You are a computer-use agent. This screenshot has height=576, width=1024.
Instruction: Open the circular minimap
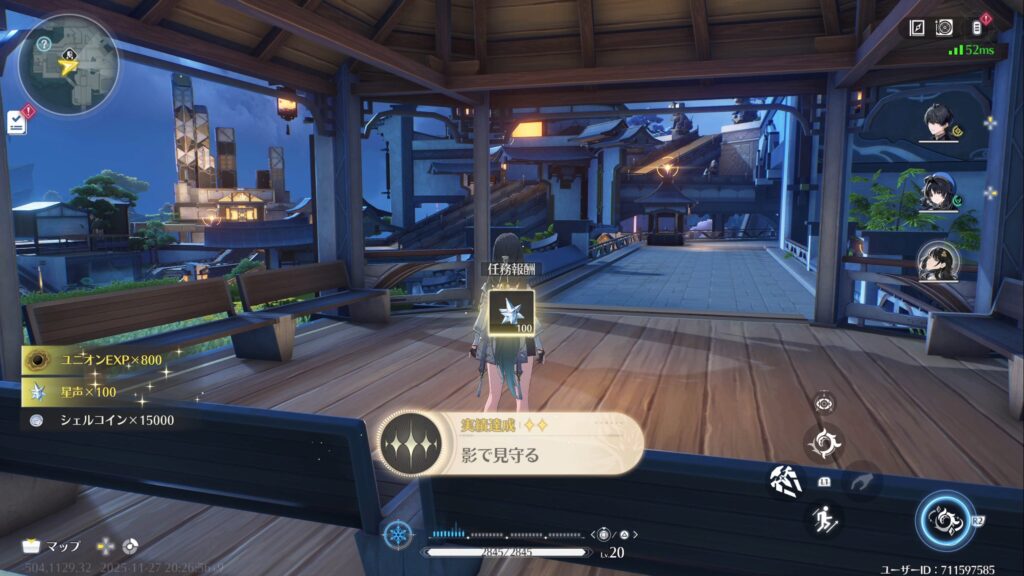(x=68, y=65)
